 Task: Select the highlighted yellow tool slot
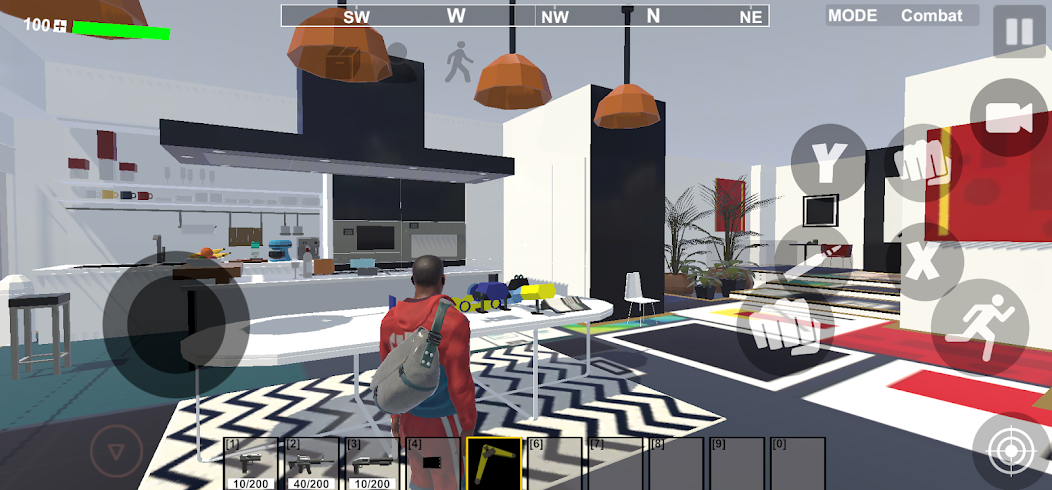(493, 463)
